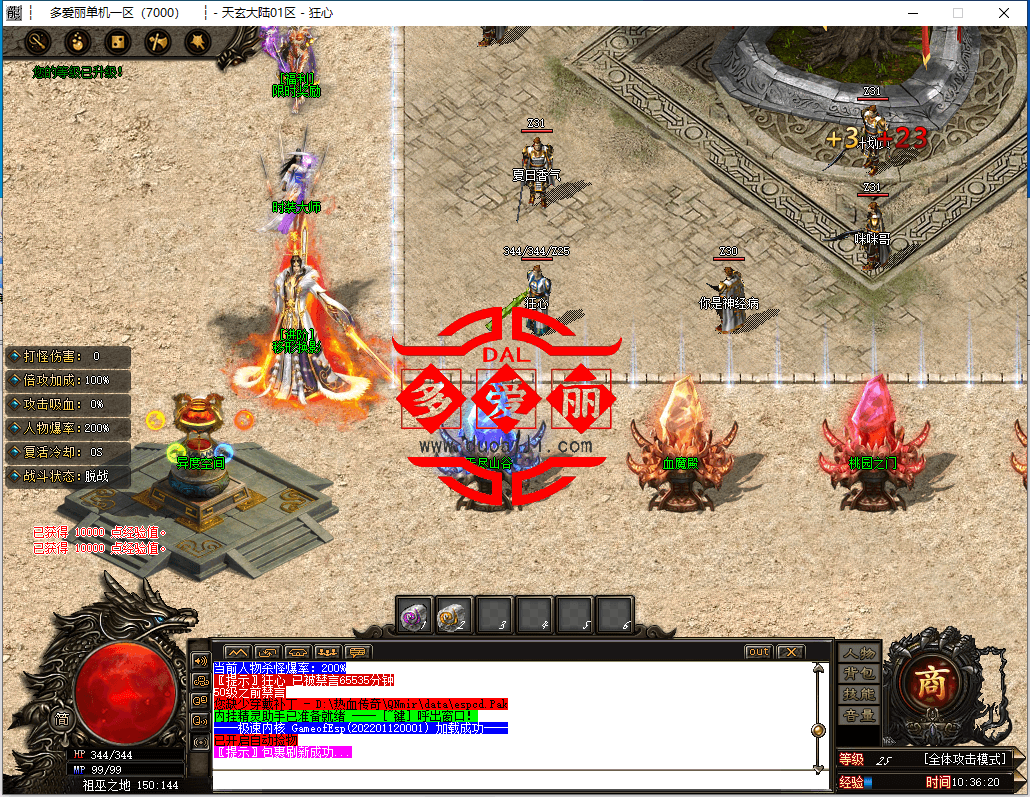Use the item in hotbar slot 1
Image resolution: width=1030 pixels, height=797 pixels.
point(415,615)
